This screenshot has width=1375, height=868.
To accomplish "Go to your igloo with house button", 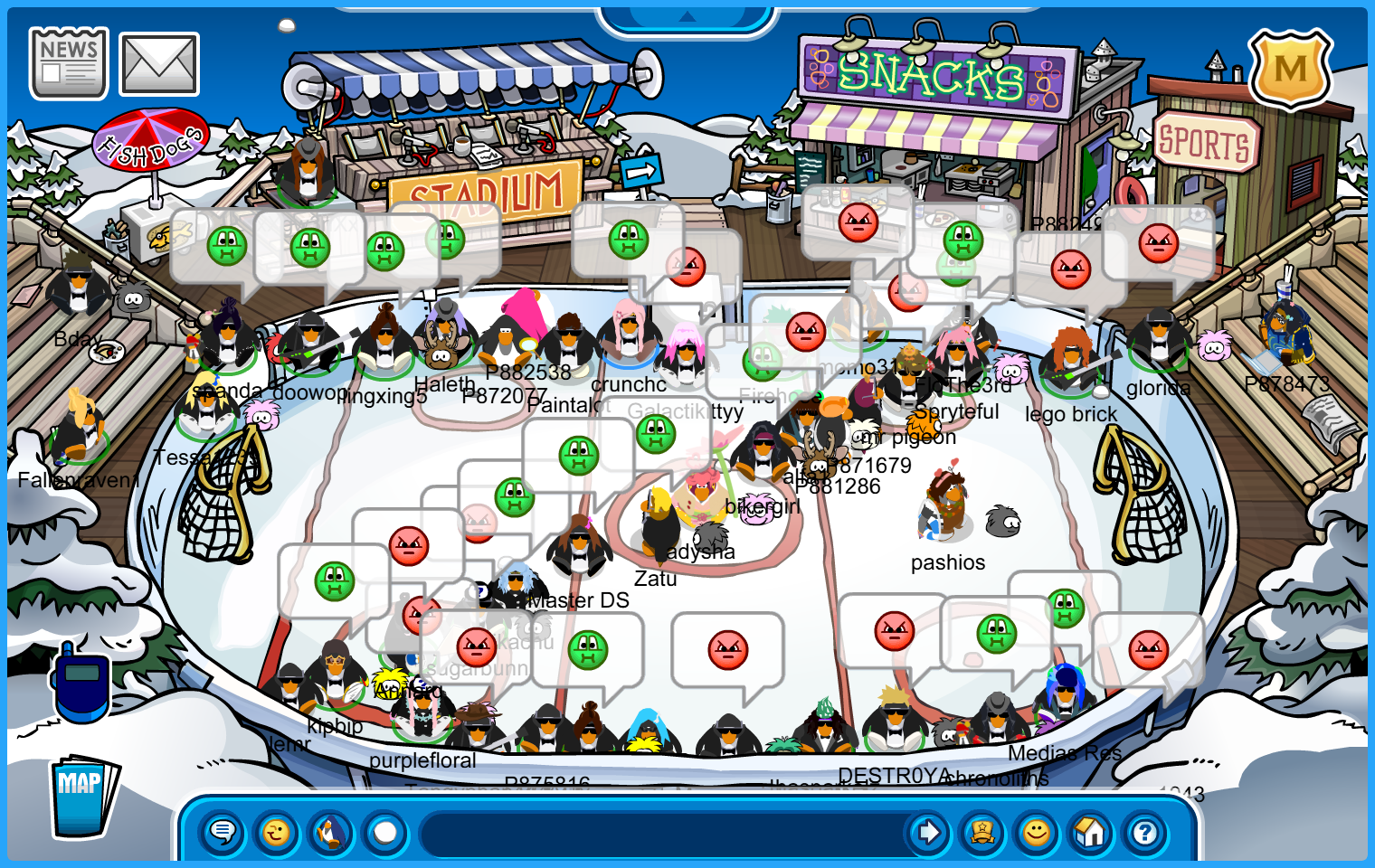I will [x=1091, y=832].
